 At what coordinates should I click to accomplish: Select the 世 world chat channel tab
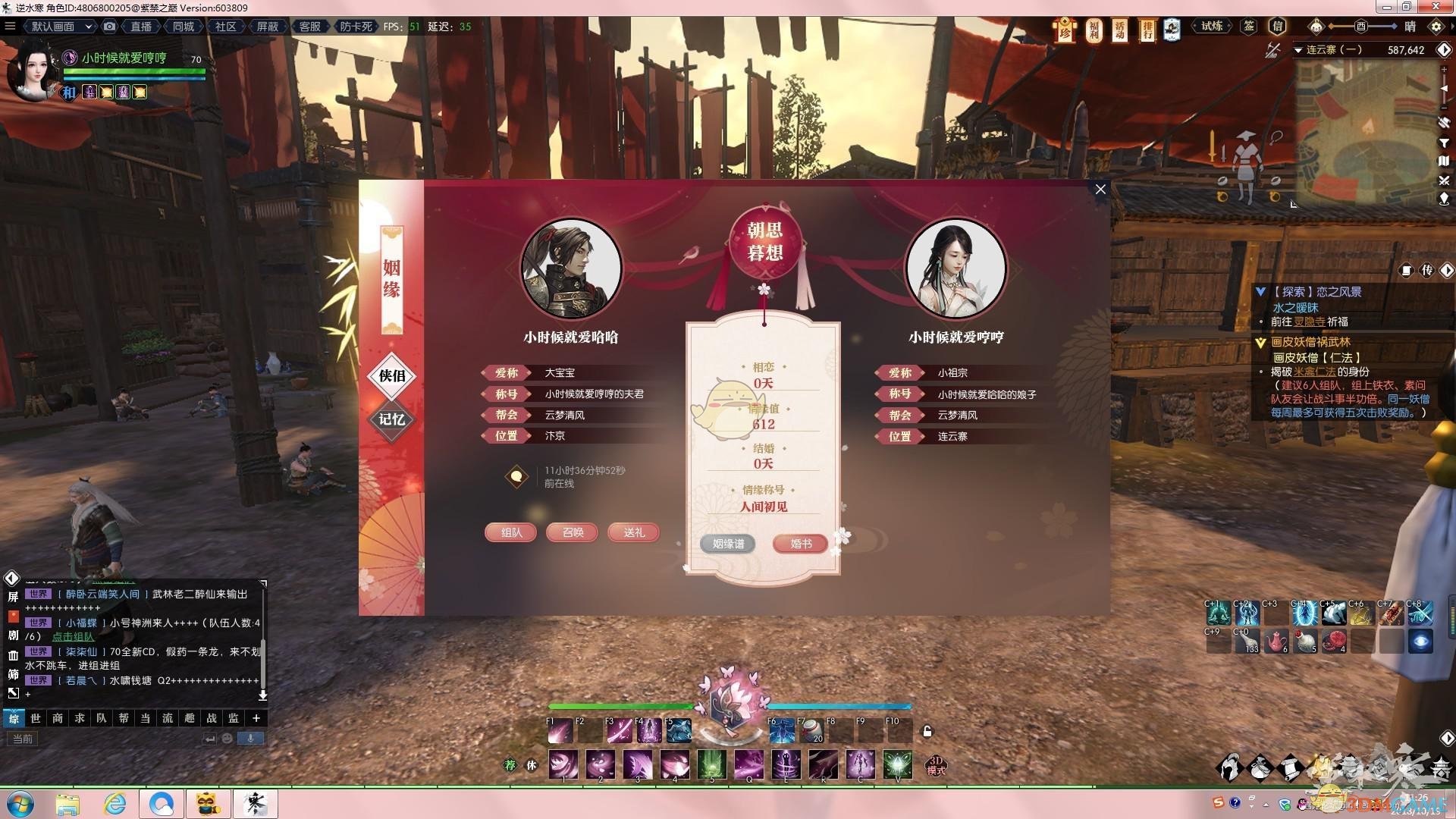tap(36, 718)
